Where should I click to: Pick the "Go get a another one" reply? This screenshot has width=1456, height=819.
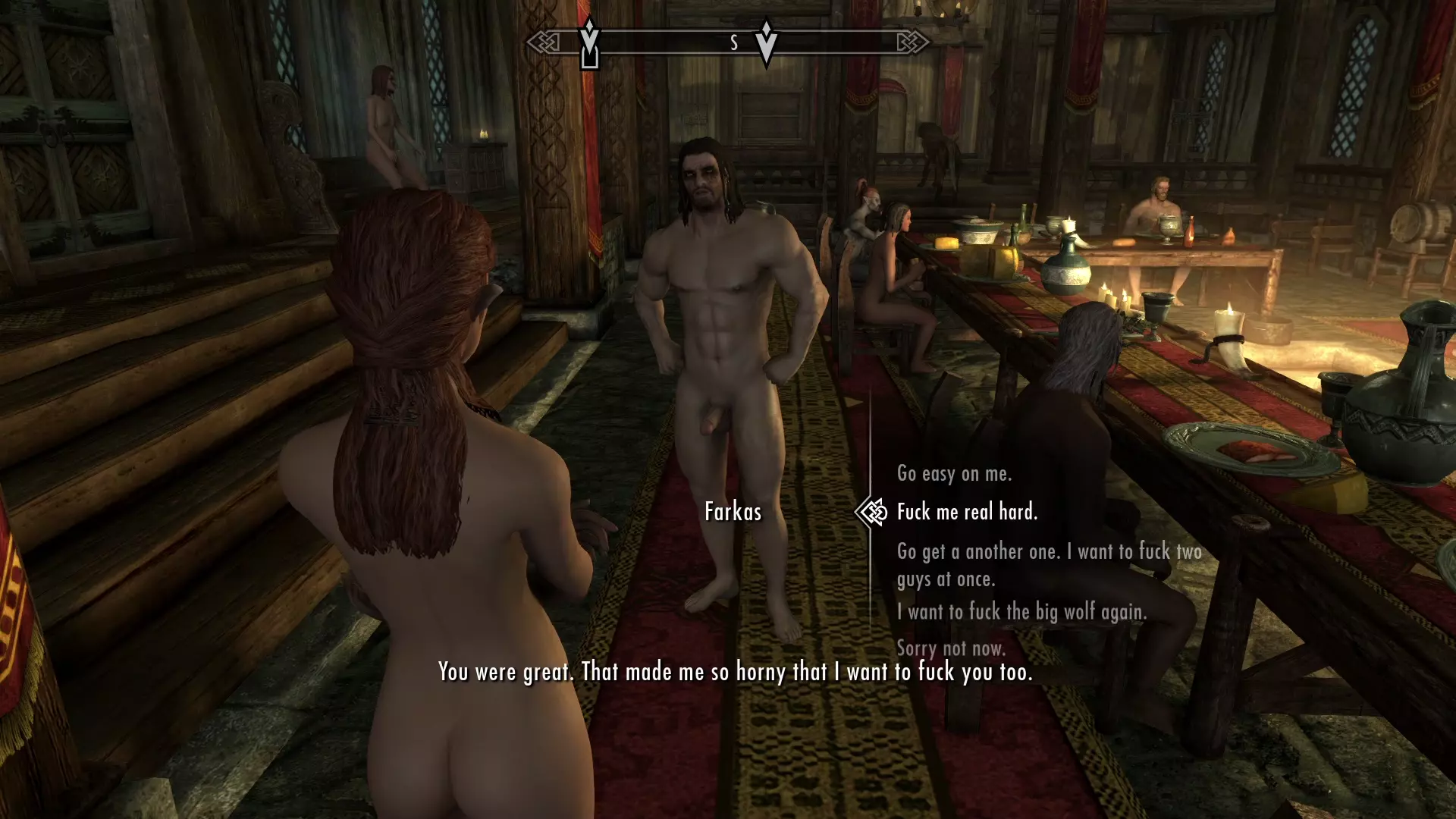1049,564
